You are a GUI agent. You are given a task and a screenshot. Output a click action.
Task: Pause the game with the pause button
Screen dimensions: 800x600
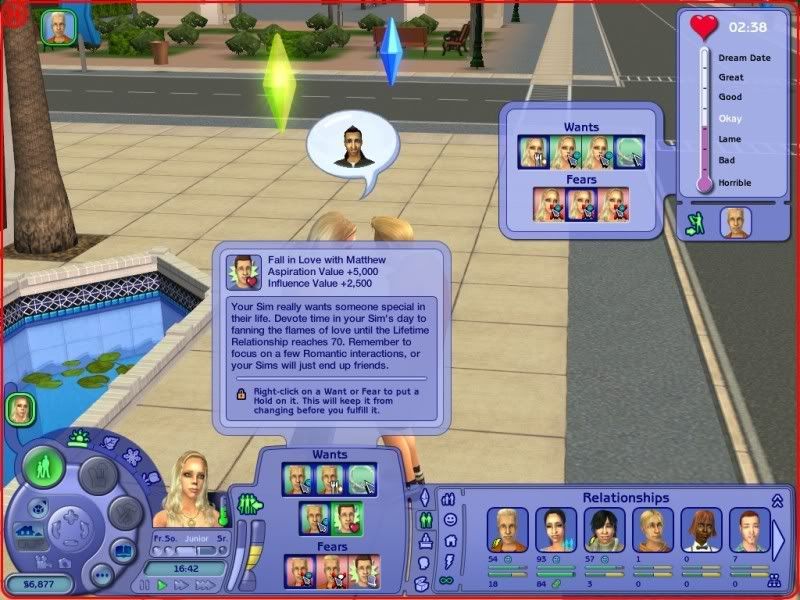[146, 584]
